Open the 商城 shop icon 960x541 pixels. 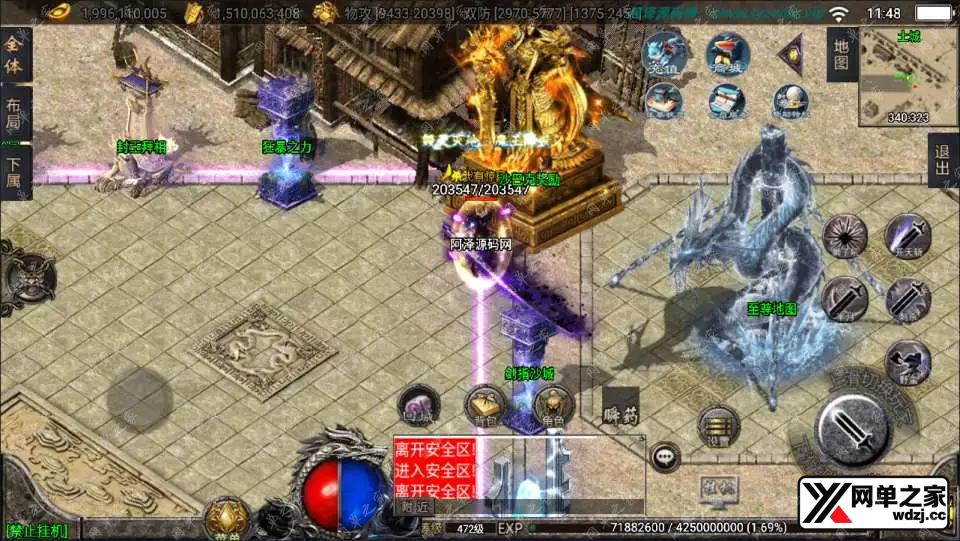(727, 53)
